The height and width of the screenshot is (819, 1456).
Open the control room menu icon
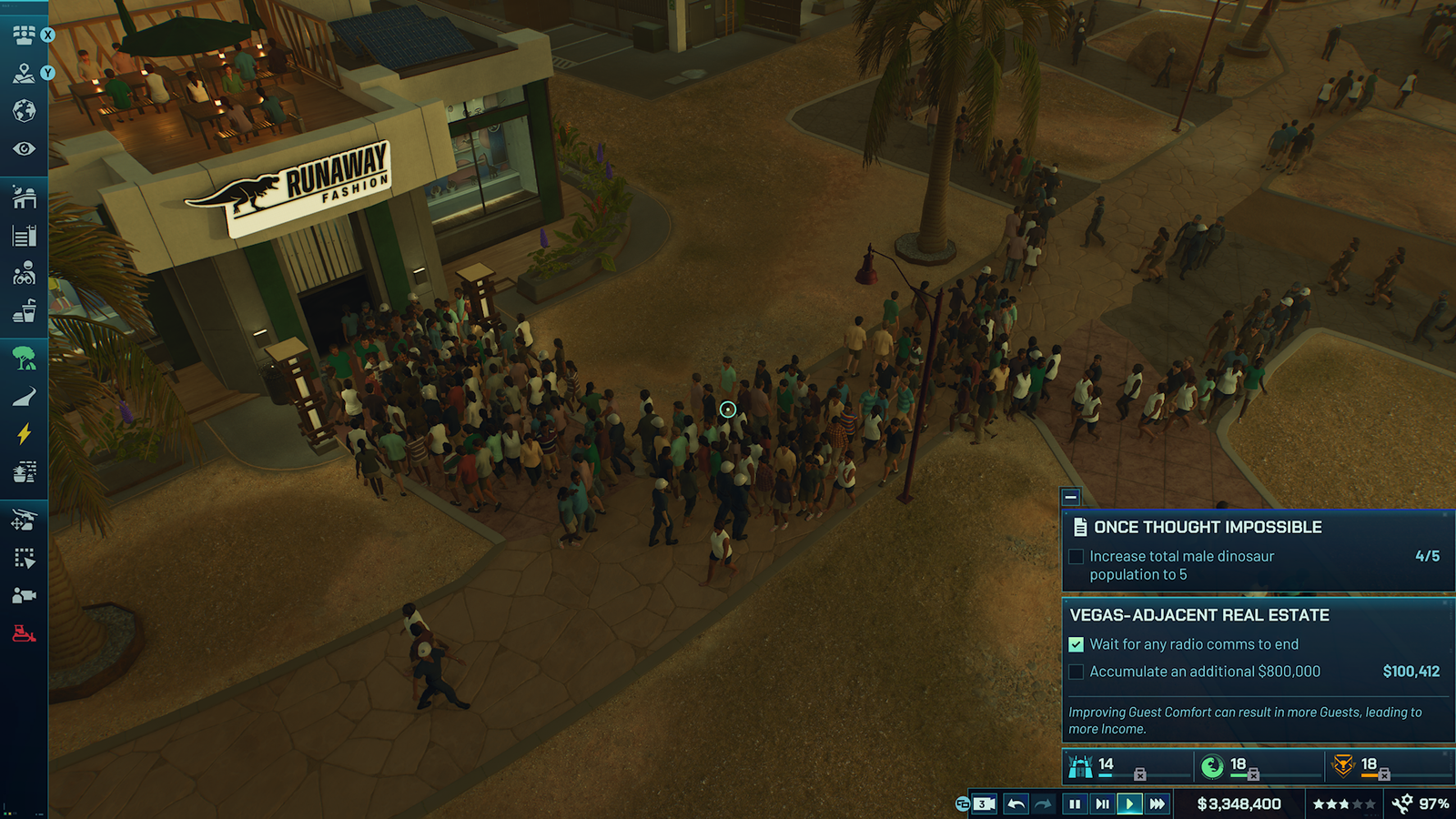[x=24, y=35]
